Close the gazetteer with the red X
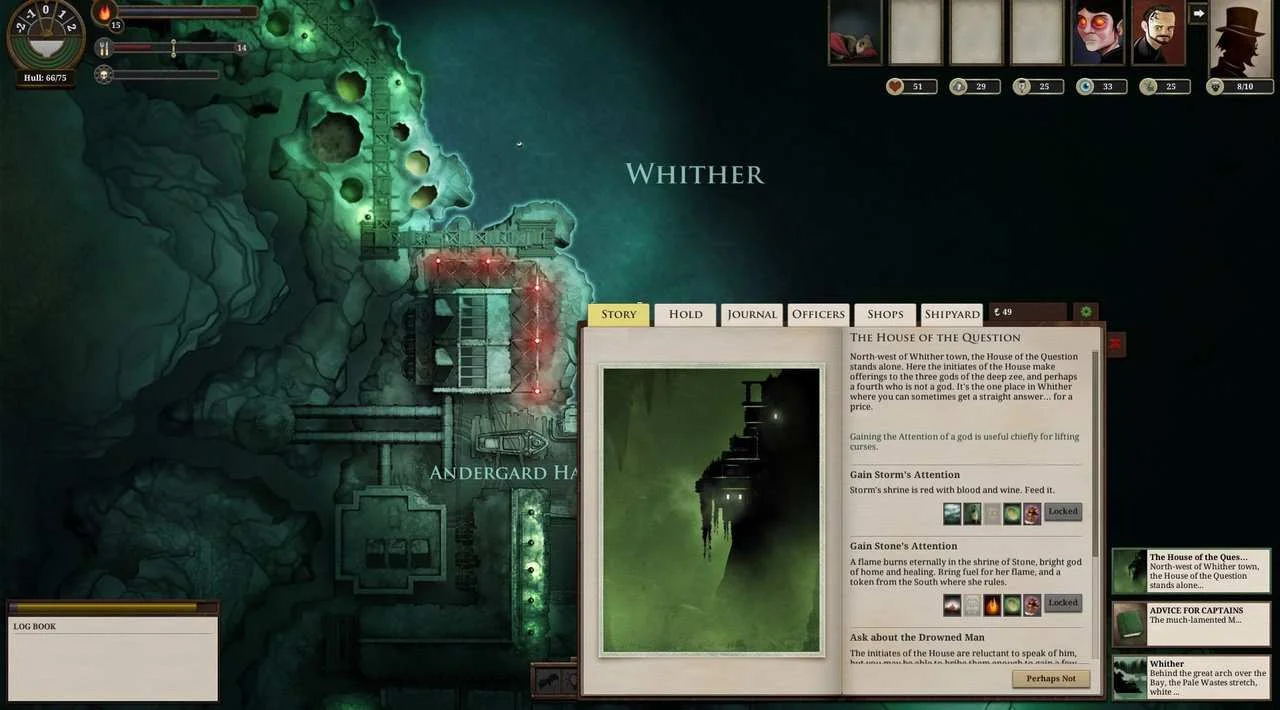Image resolution: width=1280 pixels, height=710 pixels. pyautogui.click(x=1115, y=344)
